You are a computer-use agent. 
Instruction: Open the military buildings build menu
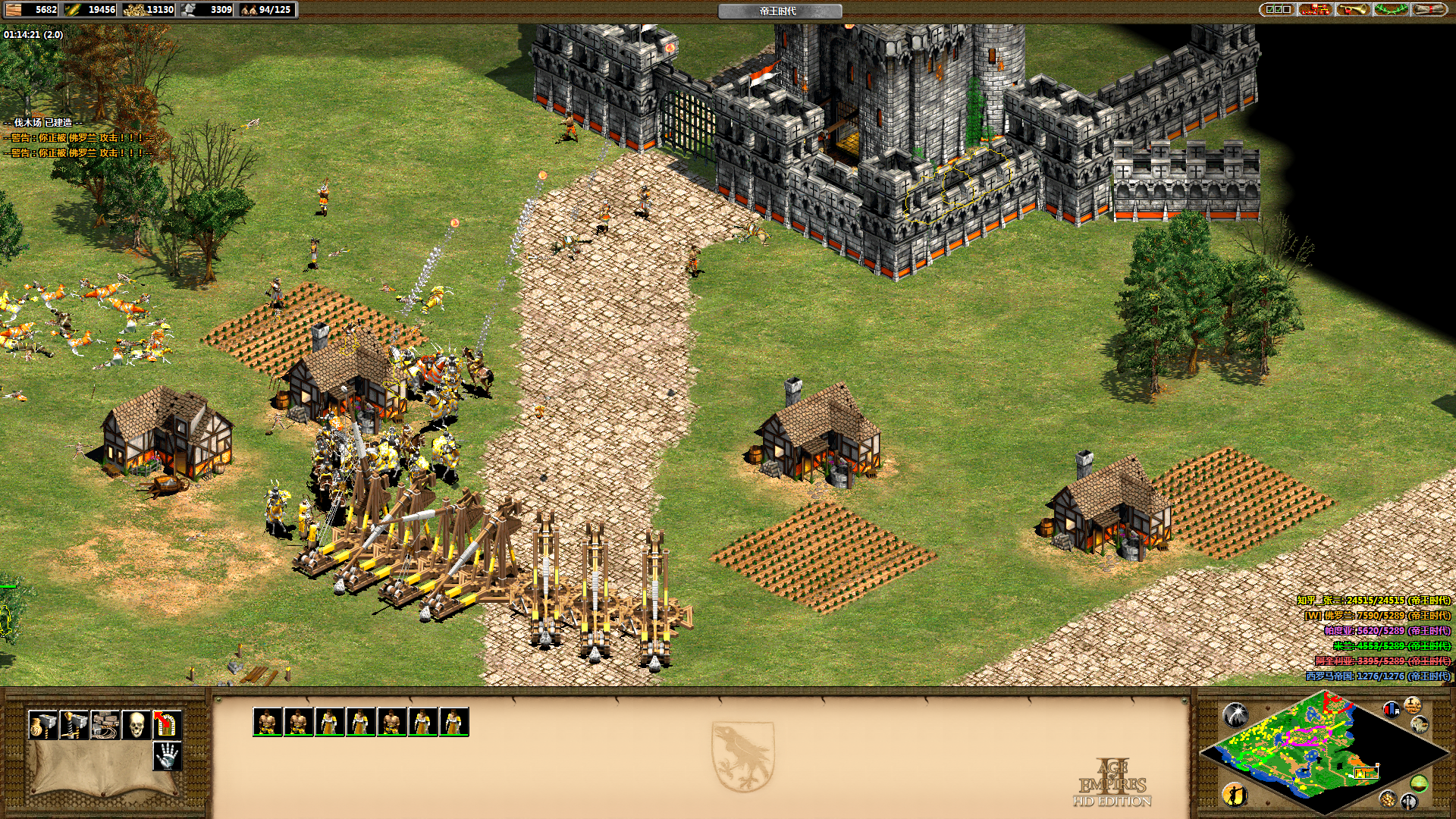coord(74,725)
